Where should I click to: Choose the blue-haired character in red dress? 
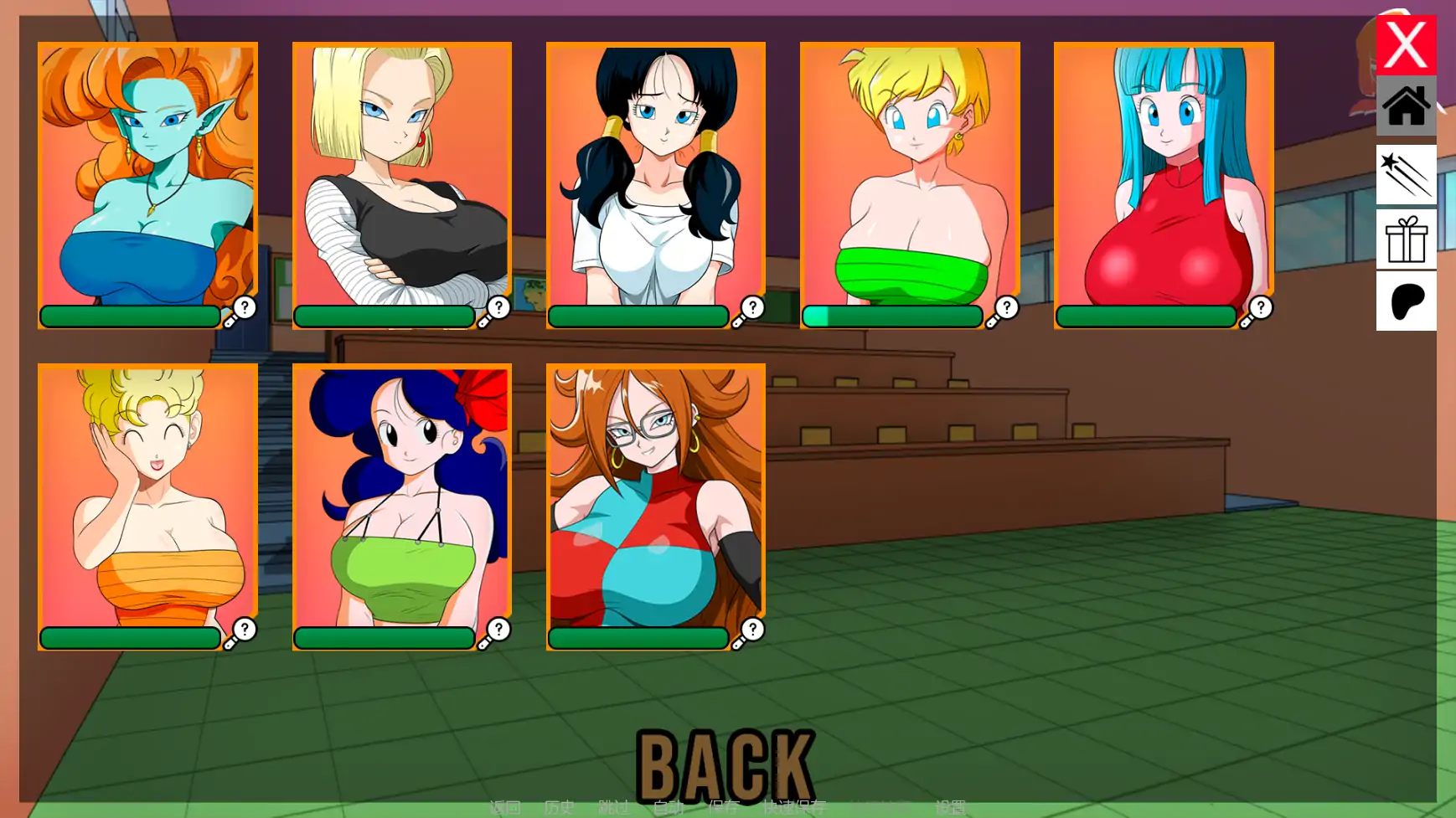(x=1163, y=176)
